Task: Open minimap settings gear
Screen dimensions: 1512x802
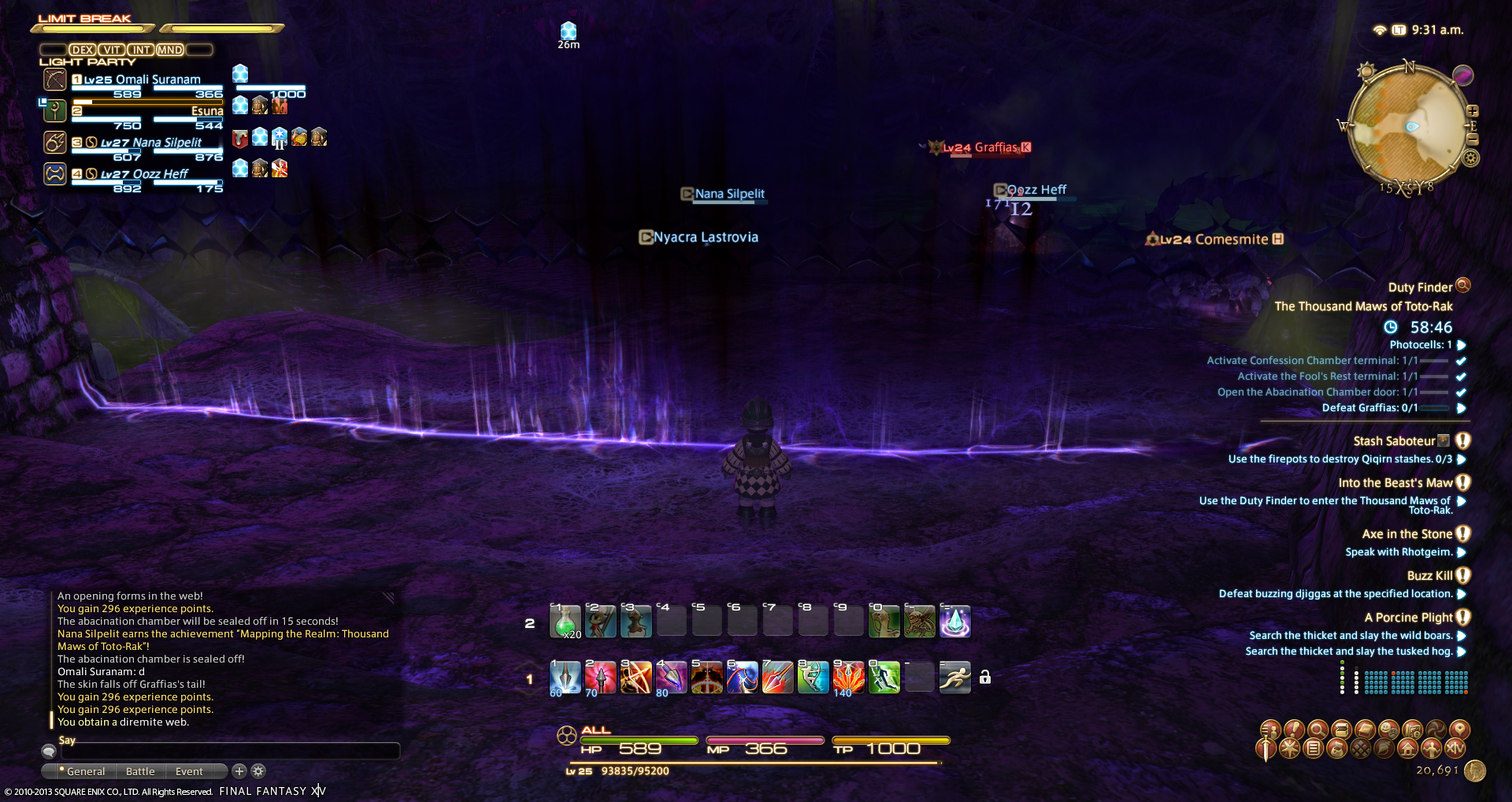Action: 1470,158
